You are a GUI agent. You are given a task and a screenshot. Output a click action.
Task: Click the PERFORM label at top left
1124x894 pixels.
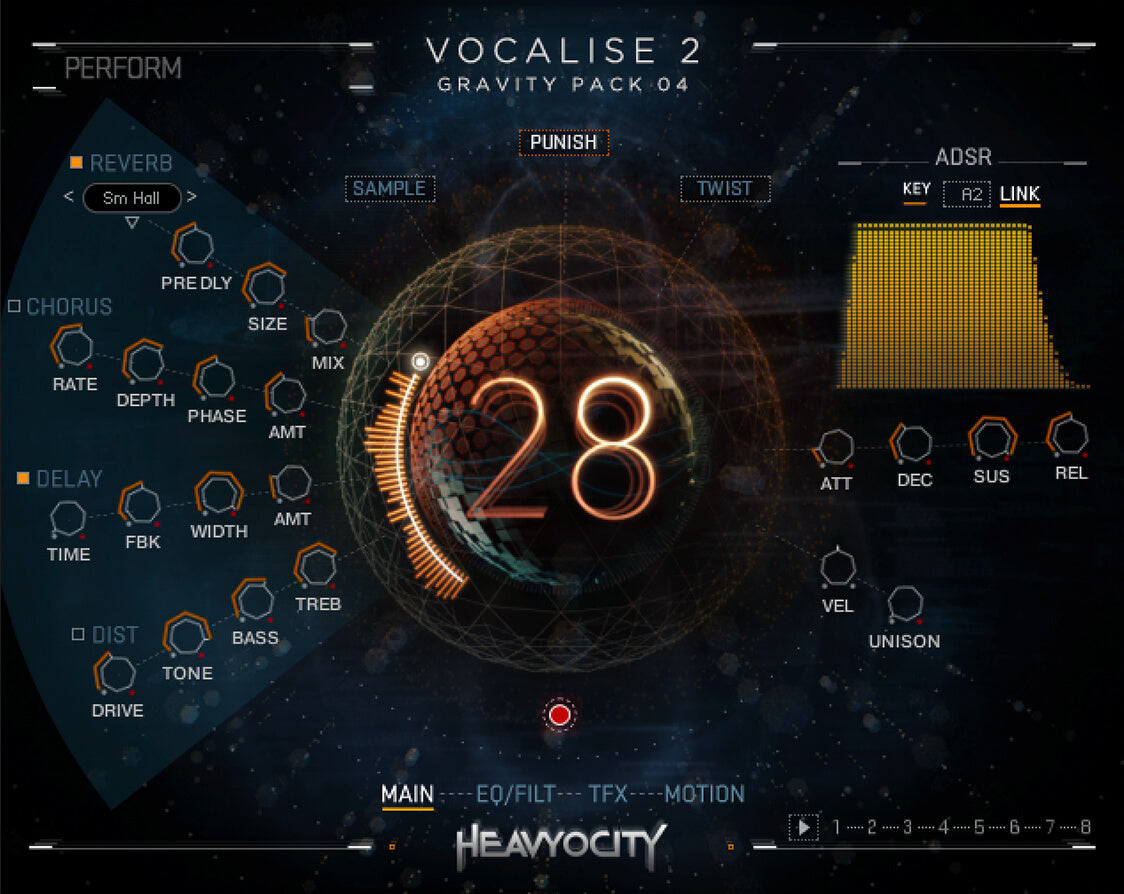[123, 69]
